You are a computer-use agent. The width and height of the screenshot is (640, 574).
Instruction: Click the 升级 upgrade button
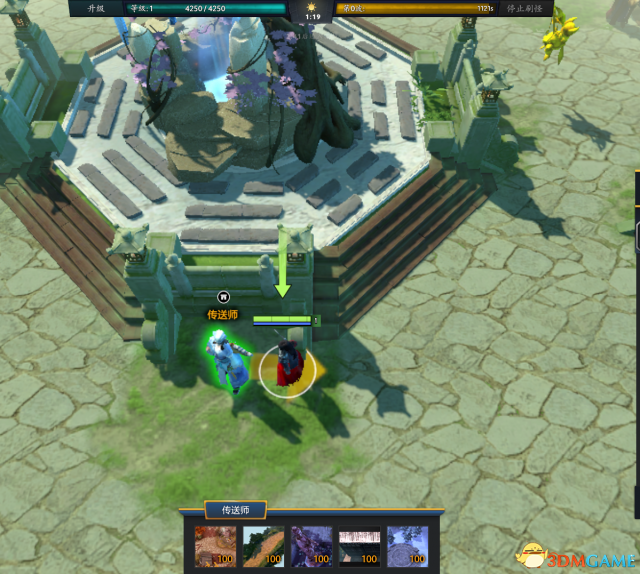[97, 8]
